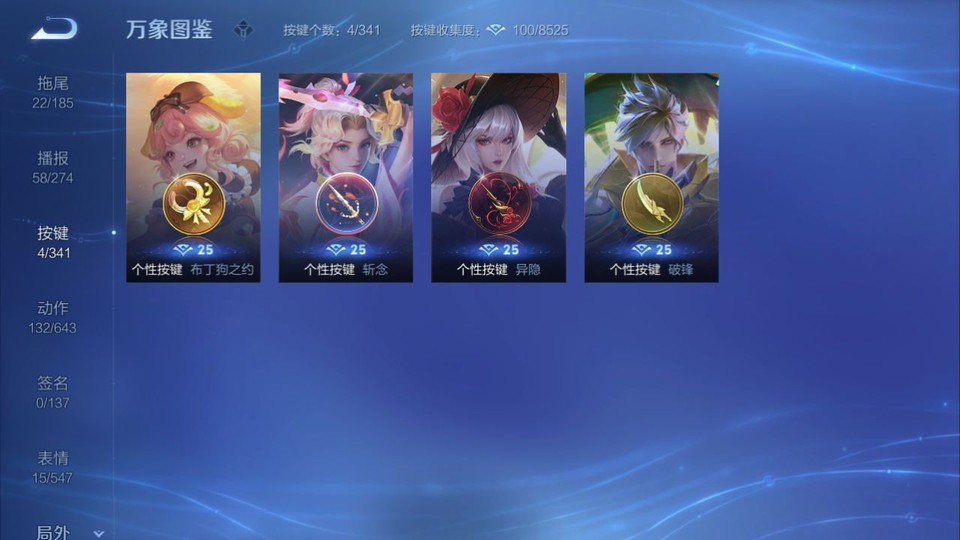Select the 布丁狗之约 key skin card
Screen dimensions: 960x540
click(193, 177)
